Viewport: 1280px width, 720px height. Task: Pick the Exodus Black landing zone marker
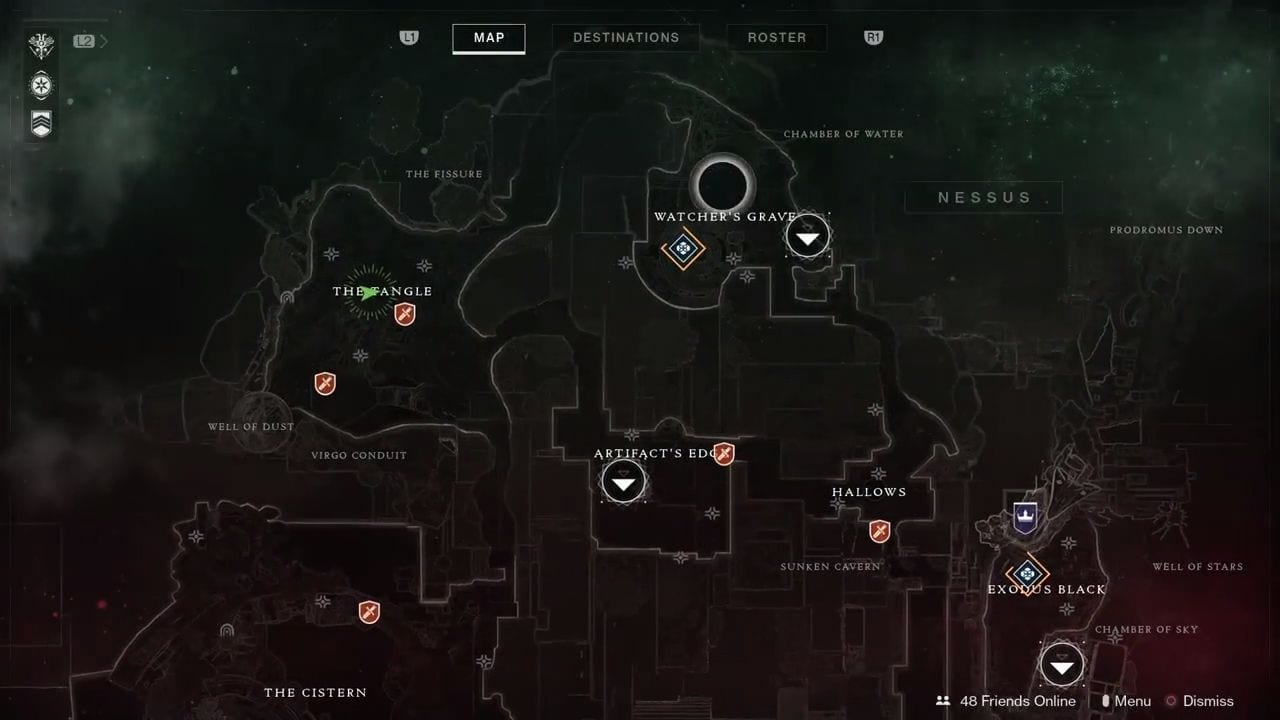[1061, 665]
